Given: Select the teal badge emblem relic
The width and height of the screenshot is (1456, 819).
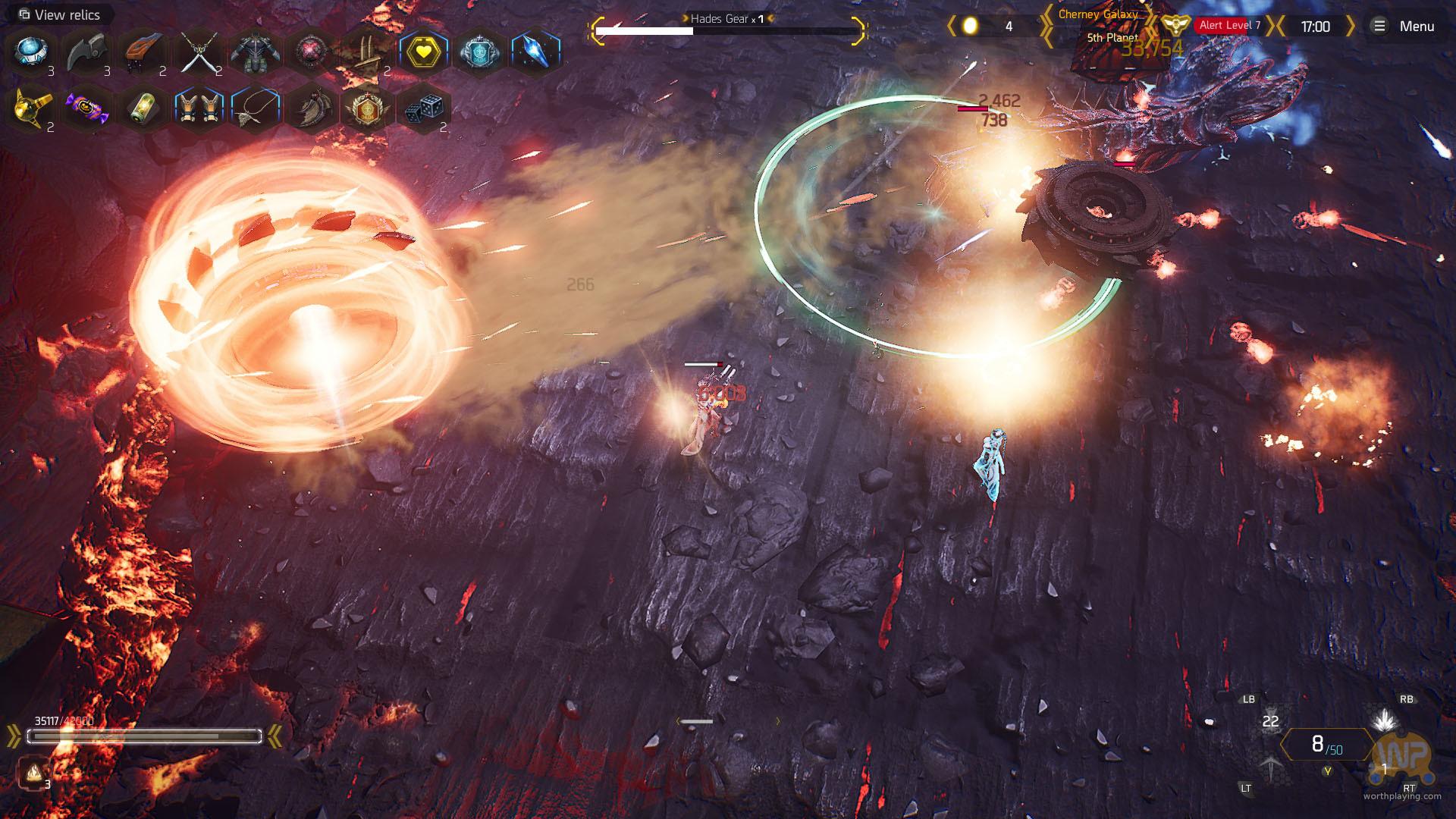Looking at the screenshot, I should [479, 52].
